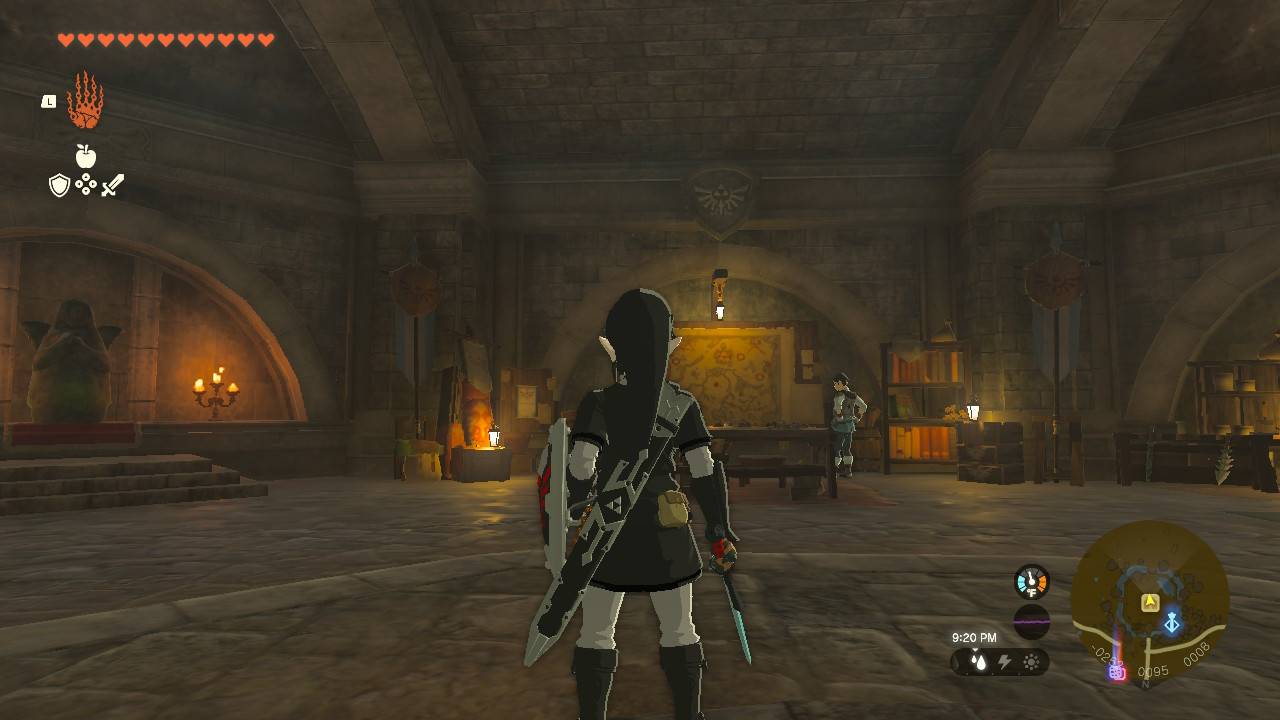This screenshot has width=1280, height=720.
Task: Adjust the temperature dial indicator
Action: 1030,575
